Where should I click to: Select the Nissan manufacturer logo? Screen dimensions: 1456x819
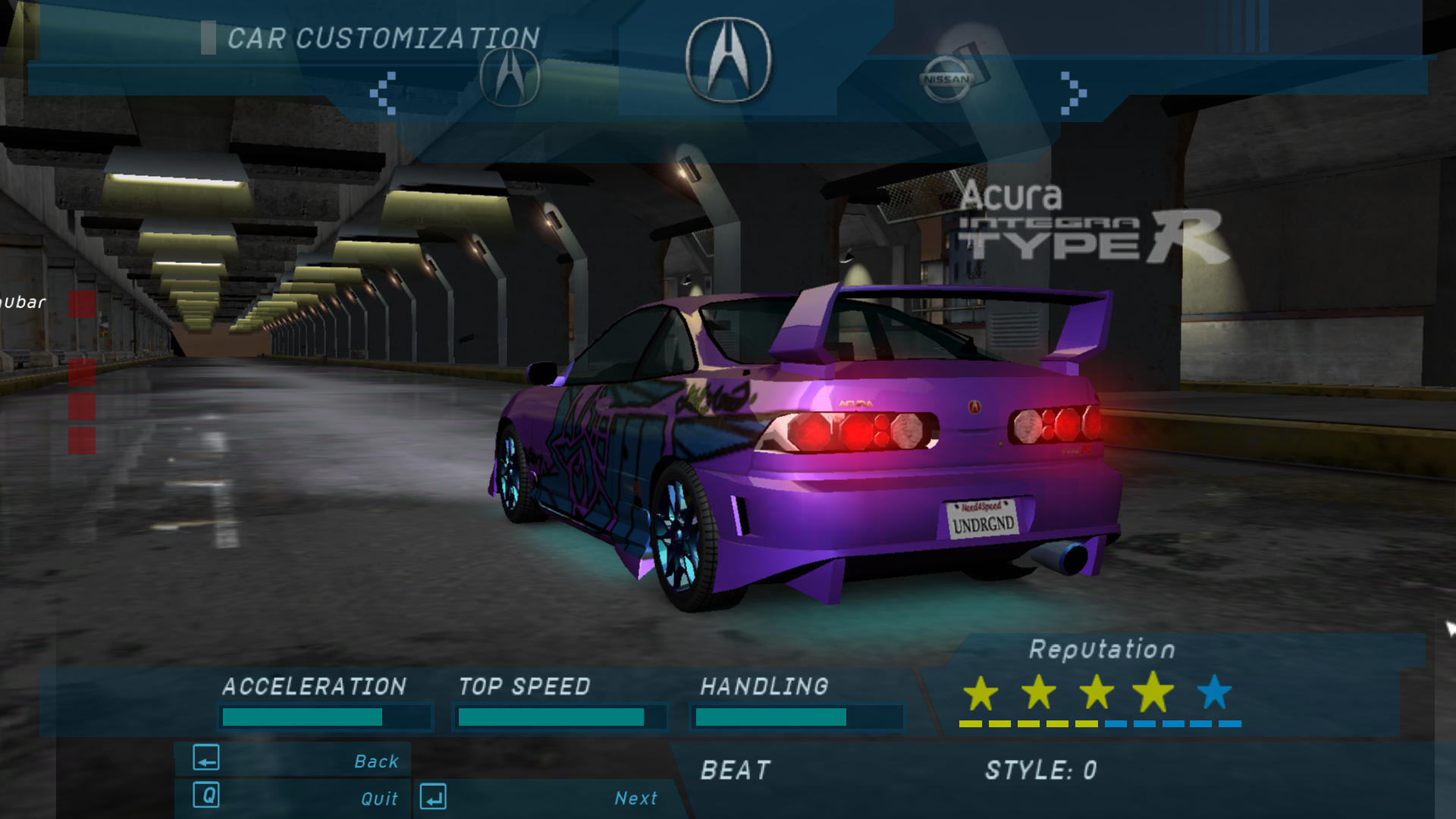946,80
